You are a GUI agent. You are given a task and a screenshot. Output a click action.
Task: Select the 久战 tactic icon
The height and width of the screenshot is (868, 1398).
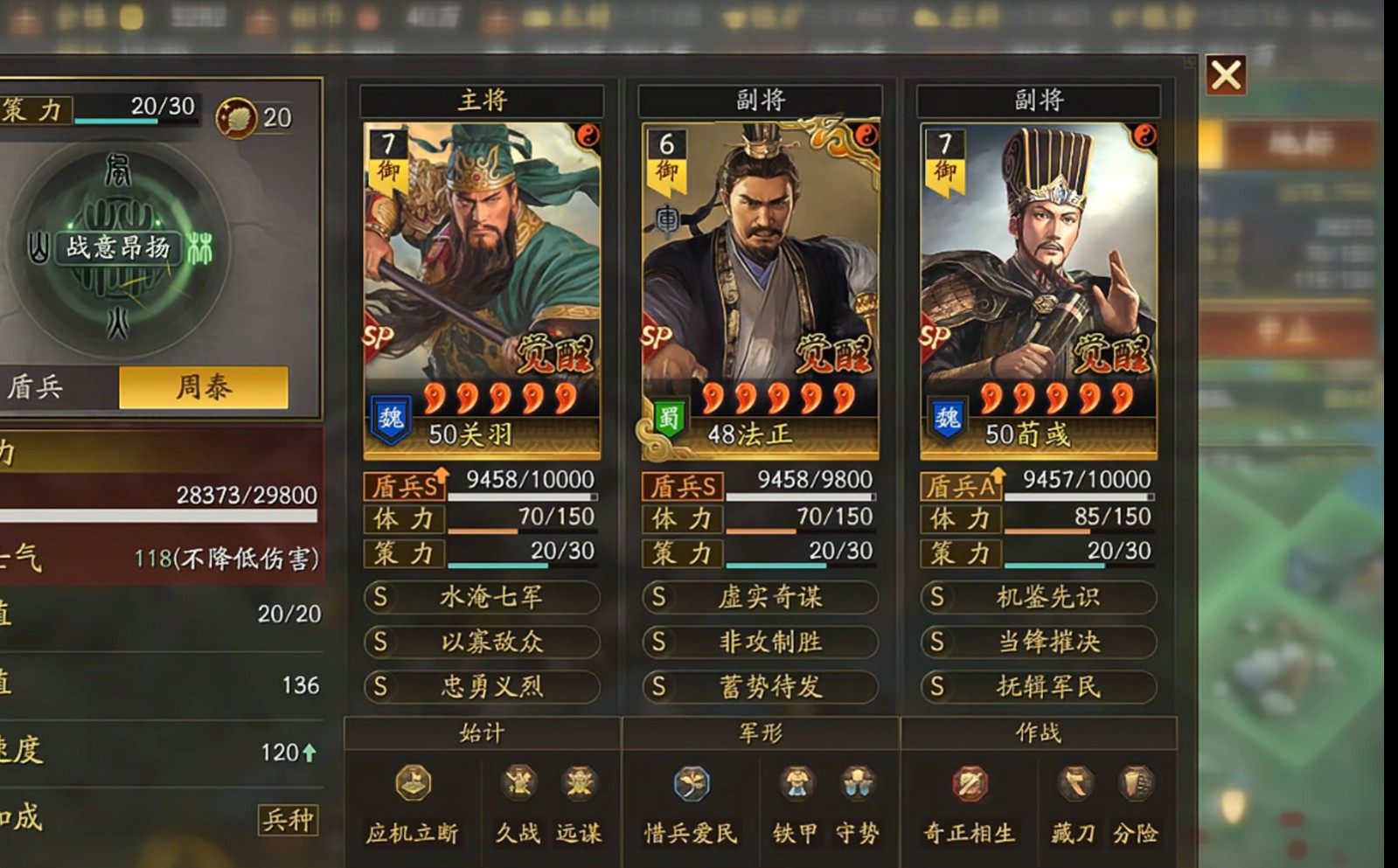pyautogui.click(x=518, y=785)
